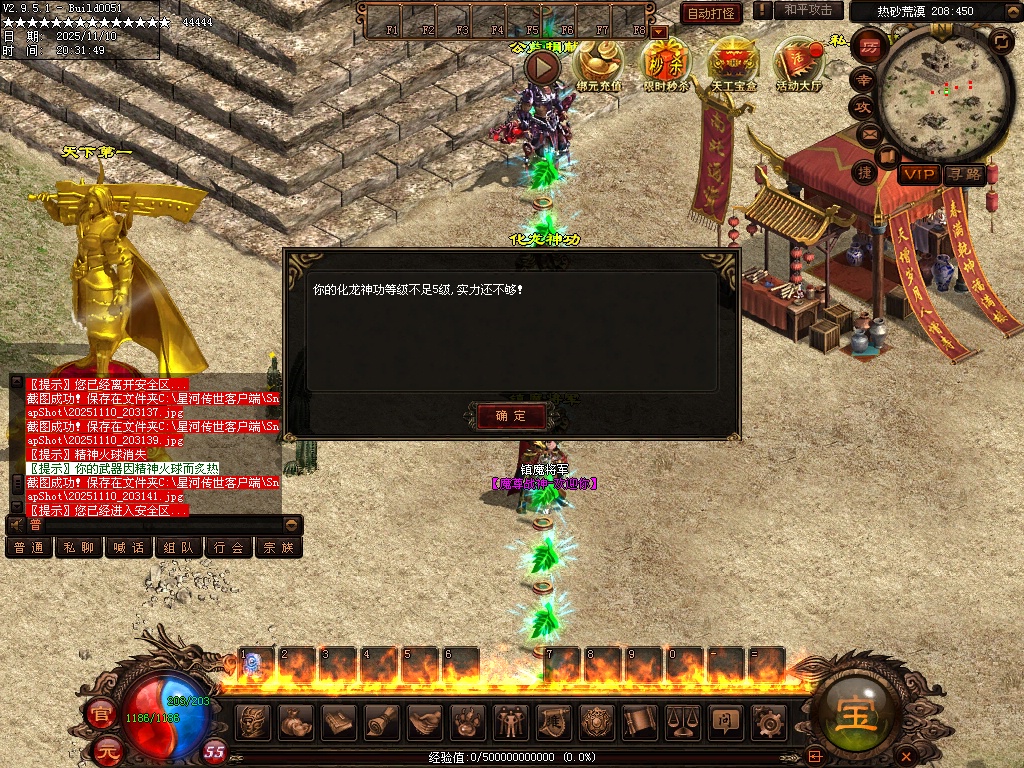
Task: Open the 宝 treasure orb
Action: pos(858,714)
